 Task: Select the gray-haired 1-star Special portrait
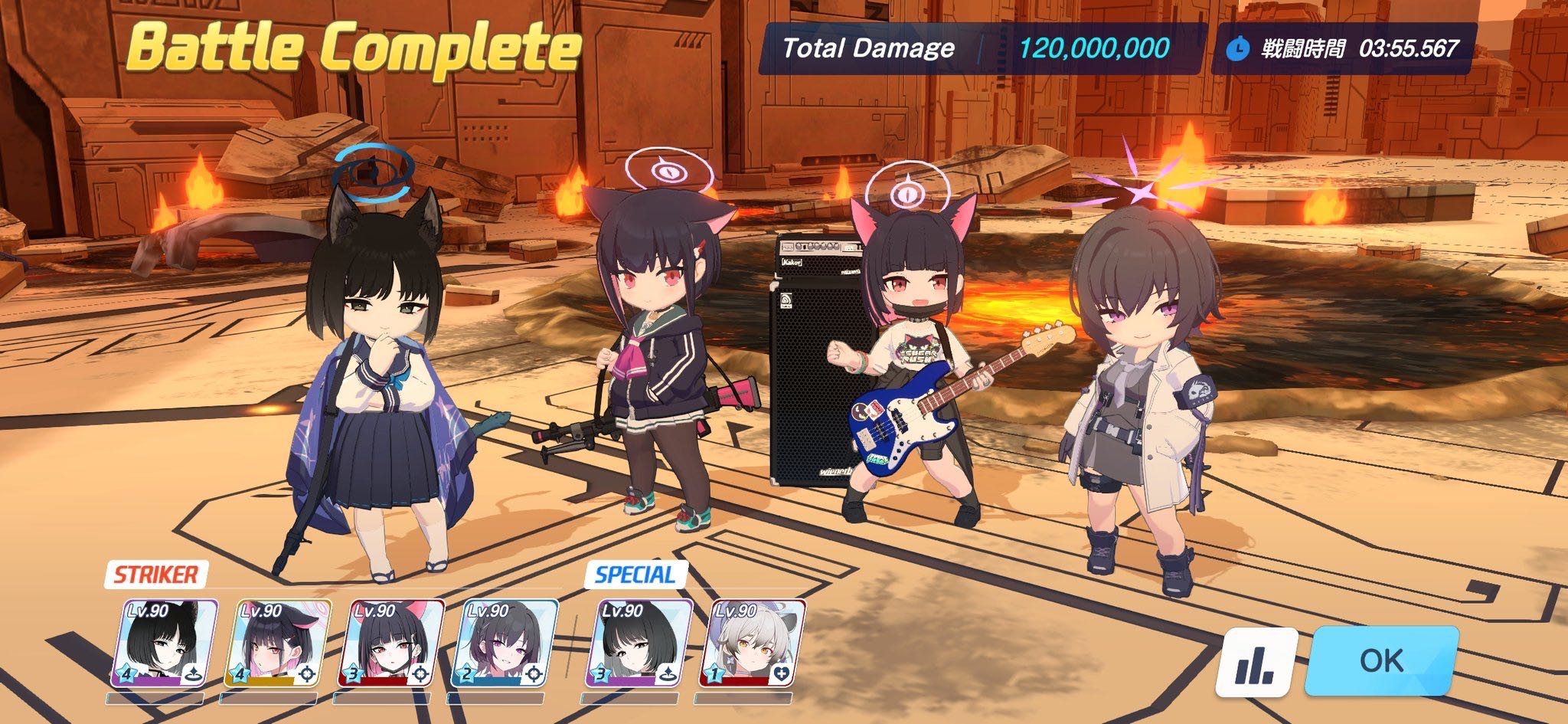752,644
